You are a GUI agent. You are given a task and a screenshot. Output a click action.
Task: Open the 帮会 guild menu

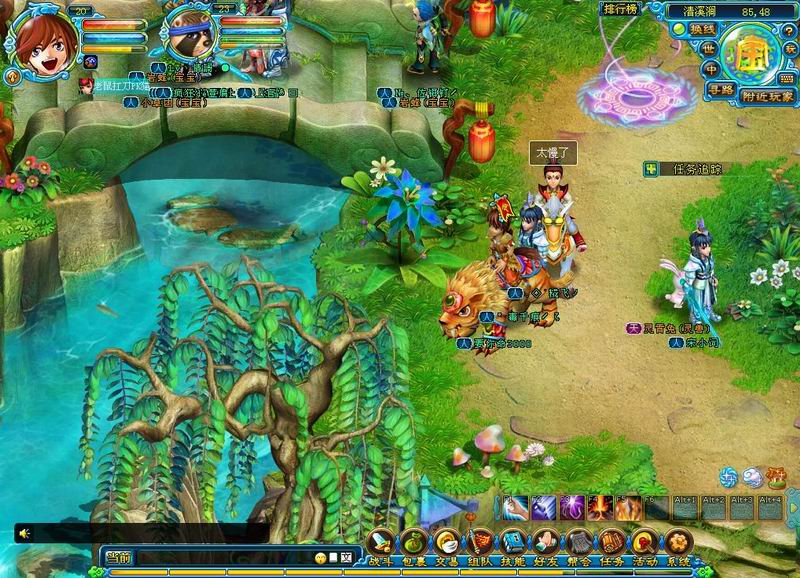tap(579, 543)
